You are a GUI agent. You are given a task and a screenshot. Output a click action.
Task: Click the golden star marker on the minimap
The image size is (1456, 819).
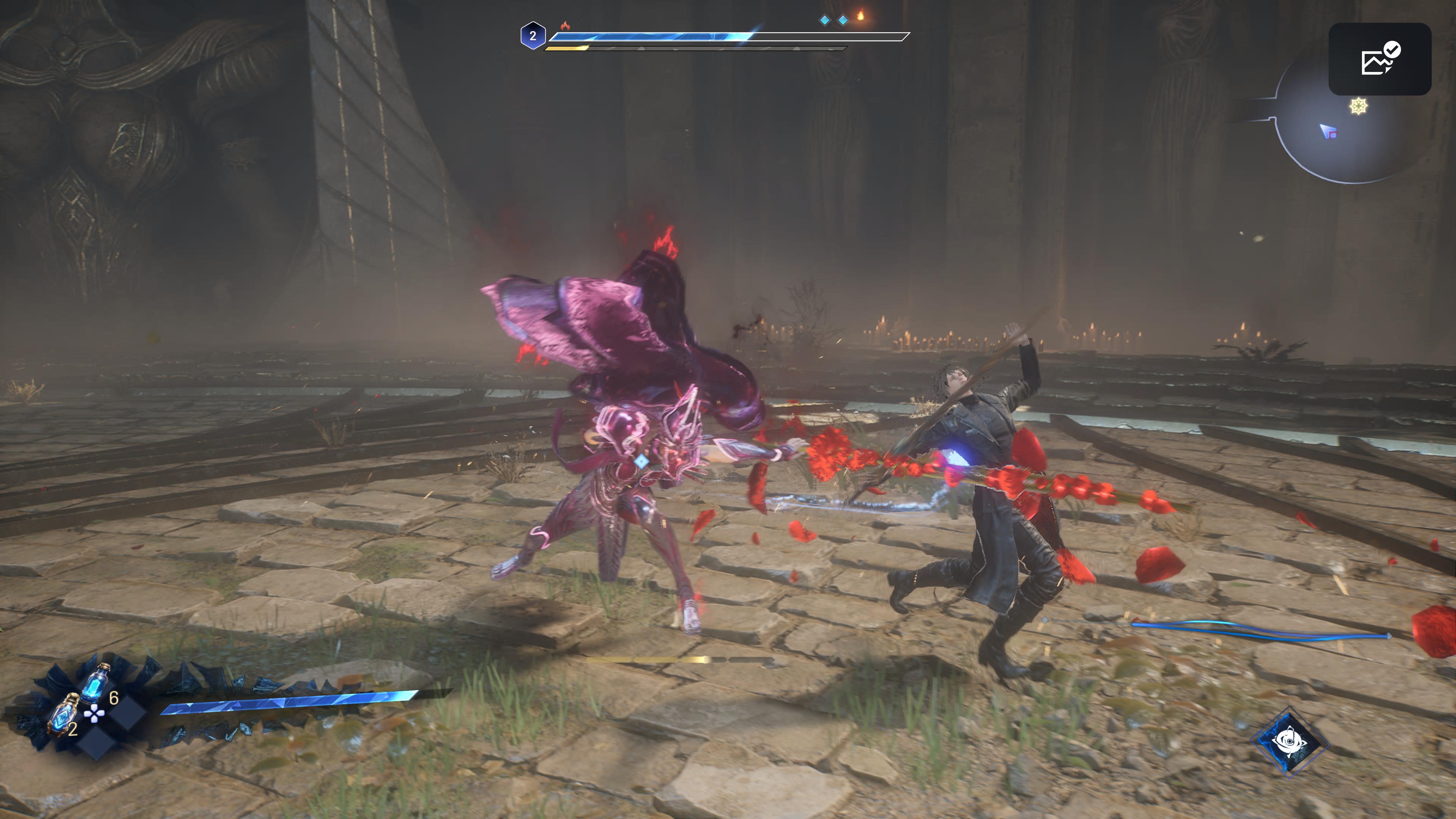[x=1358, y=106]
